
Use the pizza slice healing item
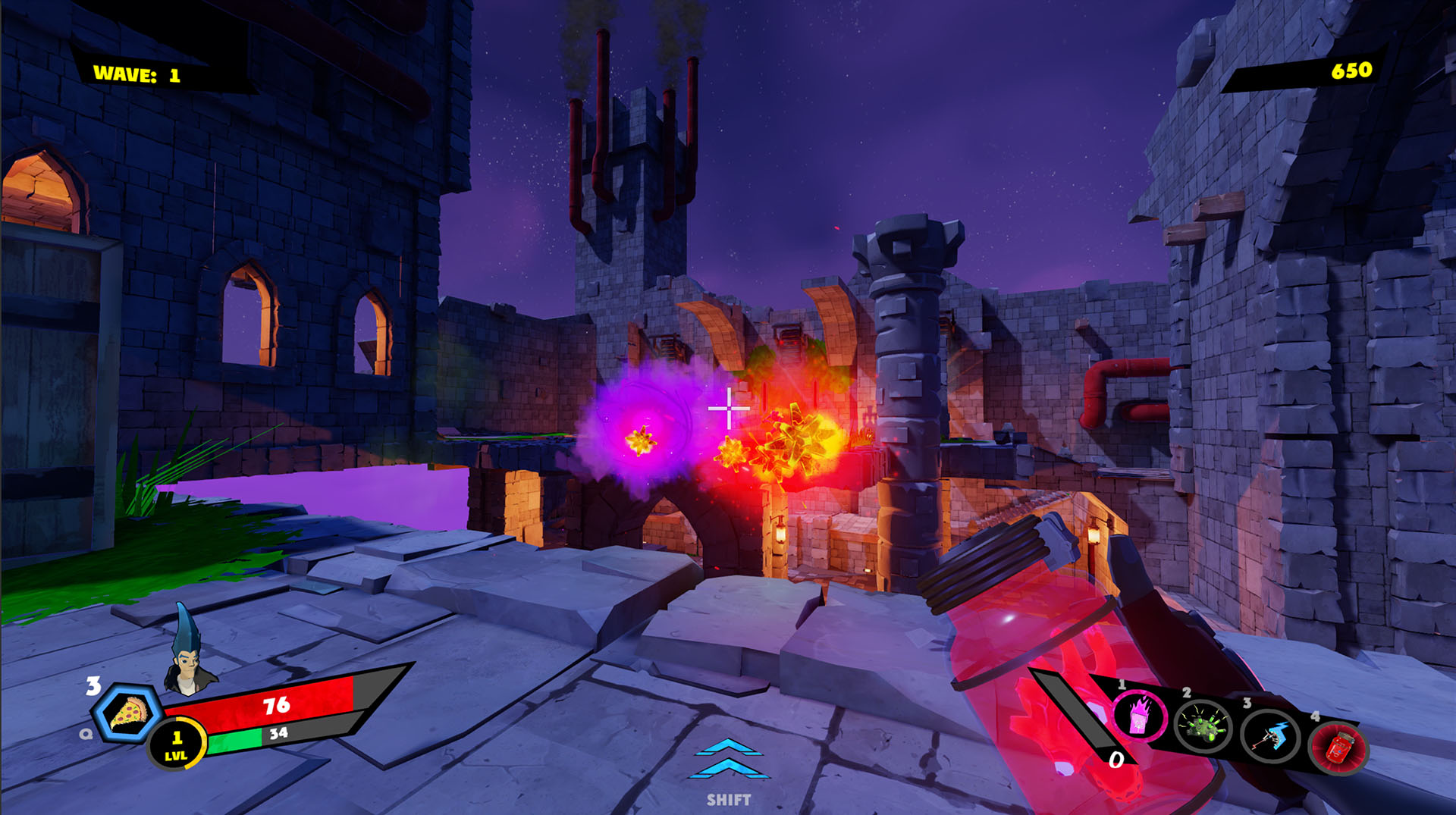[x=127, y=713]
